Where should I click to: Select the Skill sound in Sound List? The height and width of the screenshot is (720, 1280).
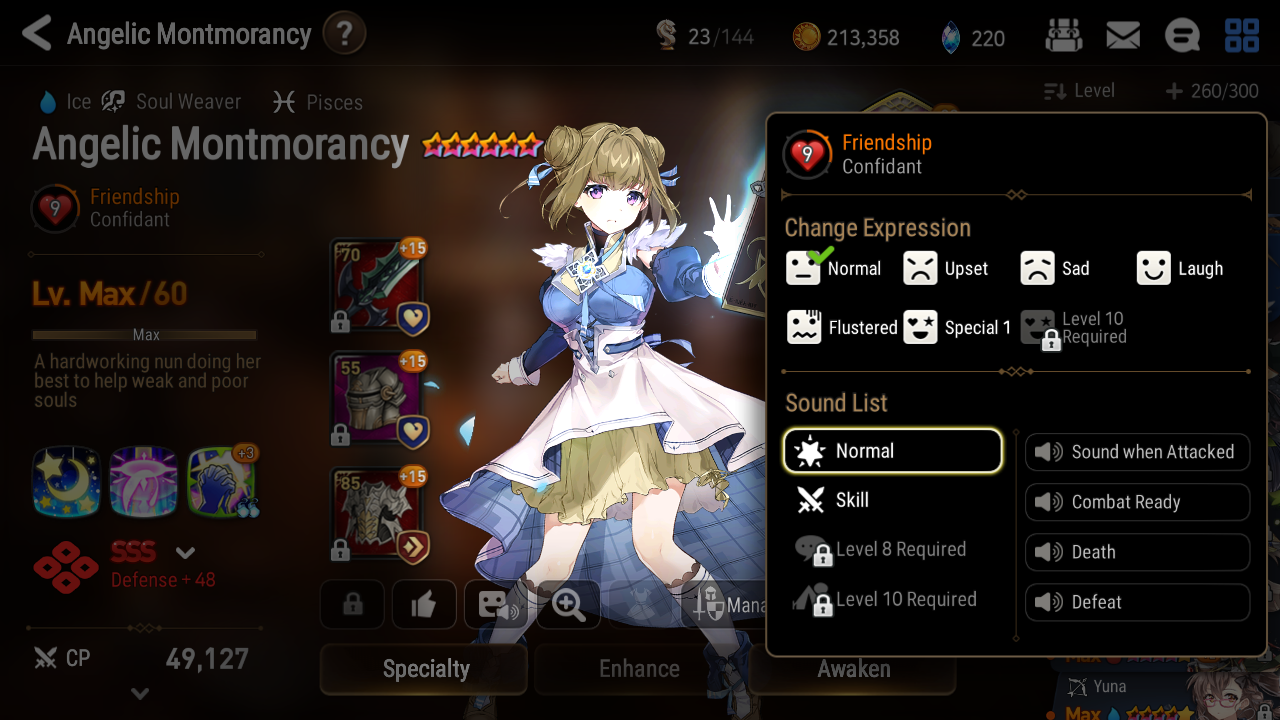pyautogui.click(x=891, y=500)
